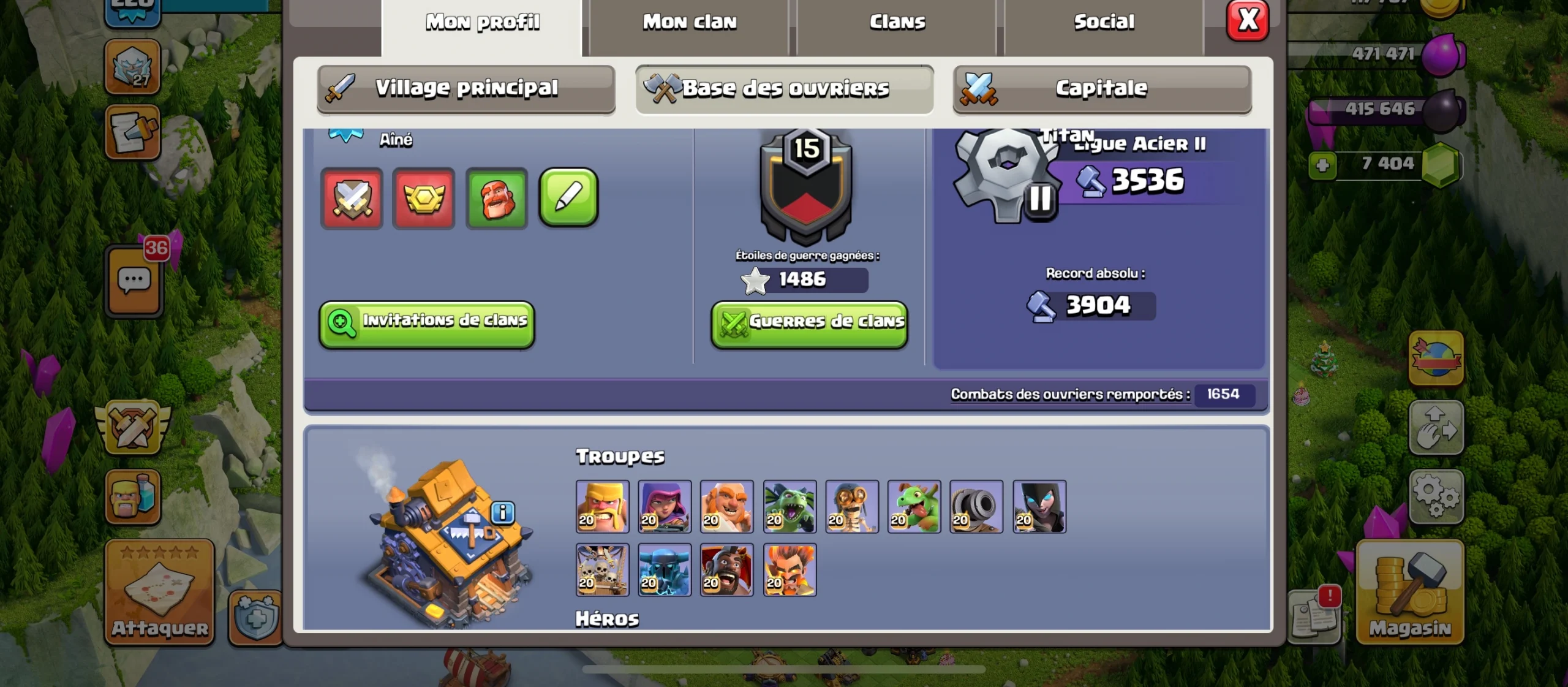Switch to the Mon clan tab
Screen dimensions: 1568x687
689,21
